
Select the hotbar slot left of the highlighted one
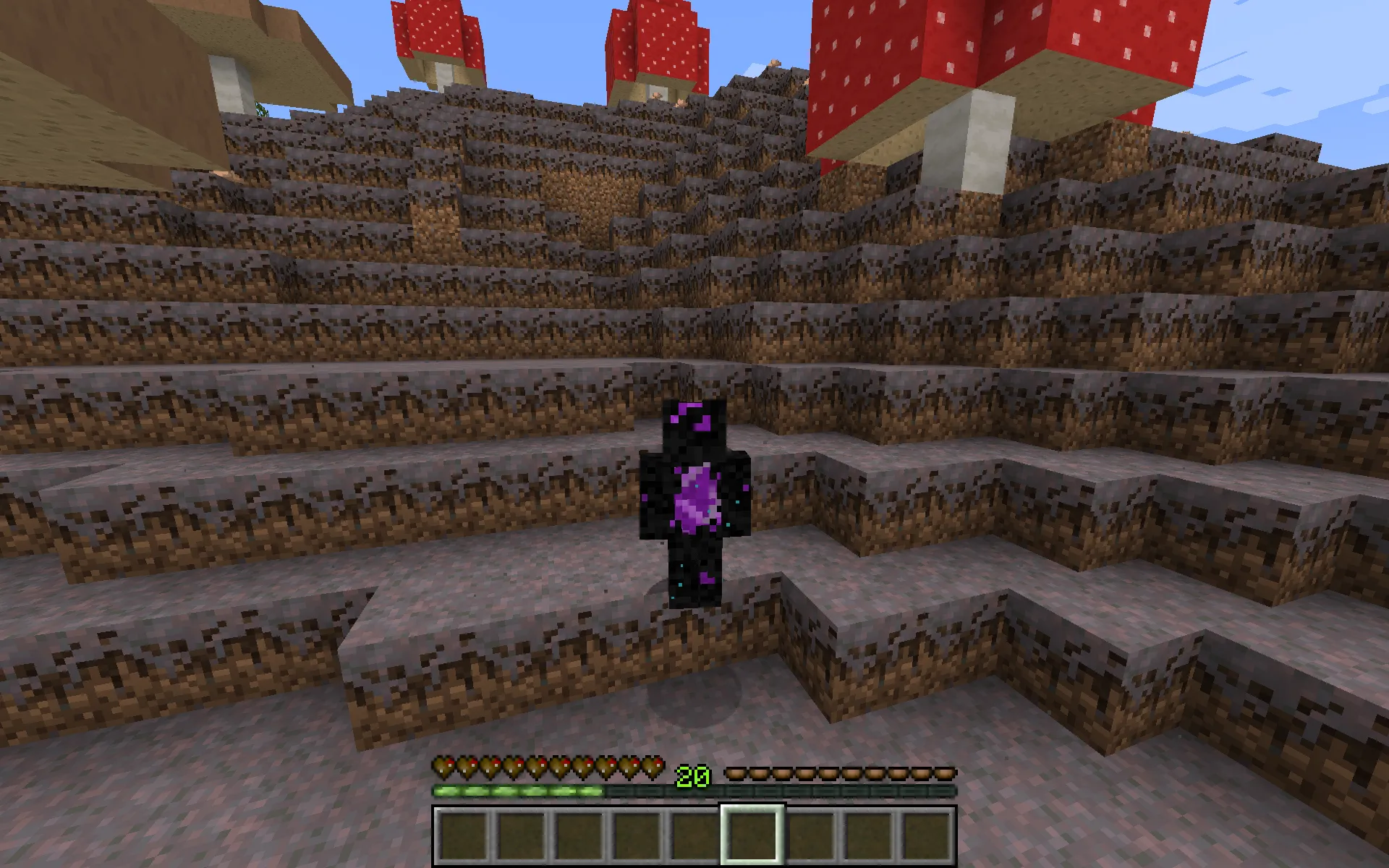[694, 830]
